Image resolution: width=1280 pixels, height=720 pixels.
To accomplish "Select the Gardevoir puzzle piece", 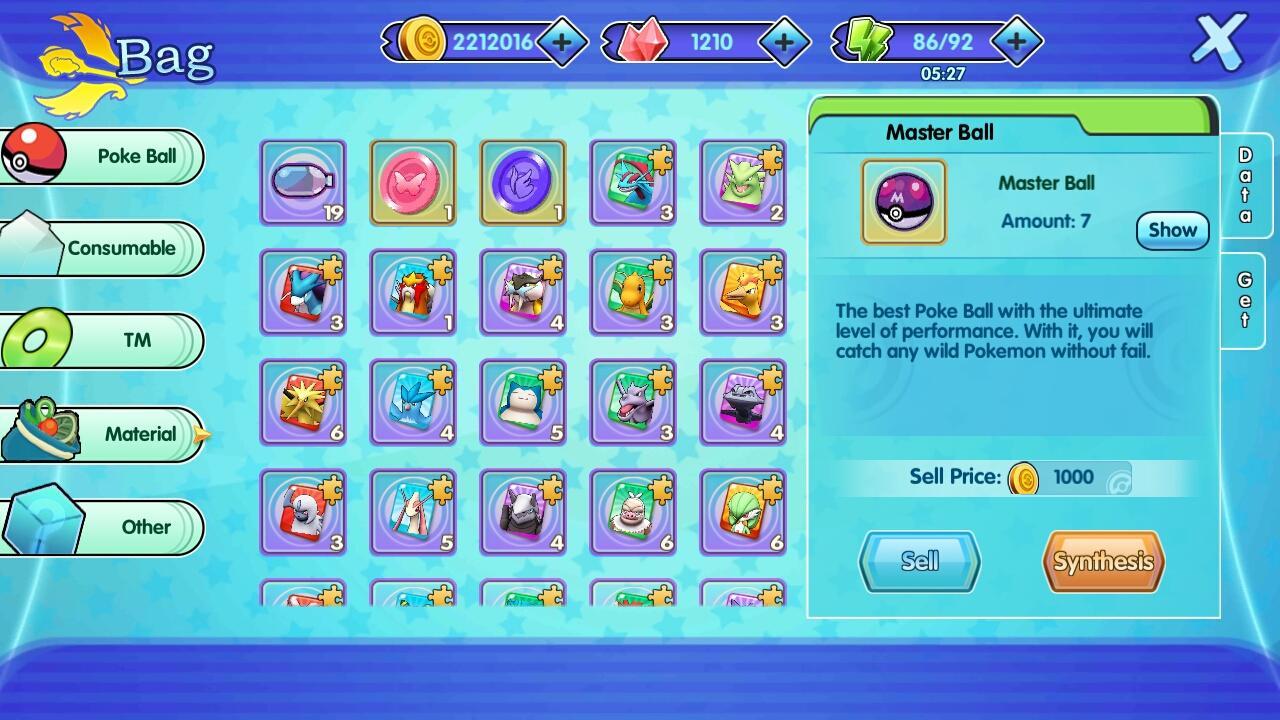I will 743,513.
